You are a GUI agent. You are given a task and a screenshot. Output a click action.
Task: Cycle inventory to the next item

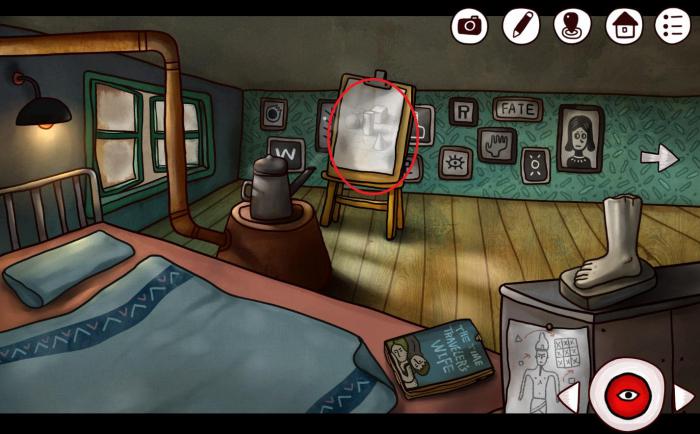point(683,397)
